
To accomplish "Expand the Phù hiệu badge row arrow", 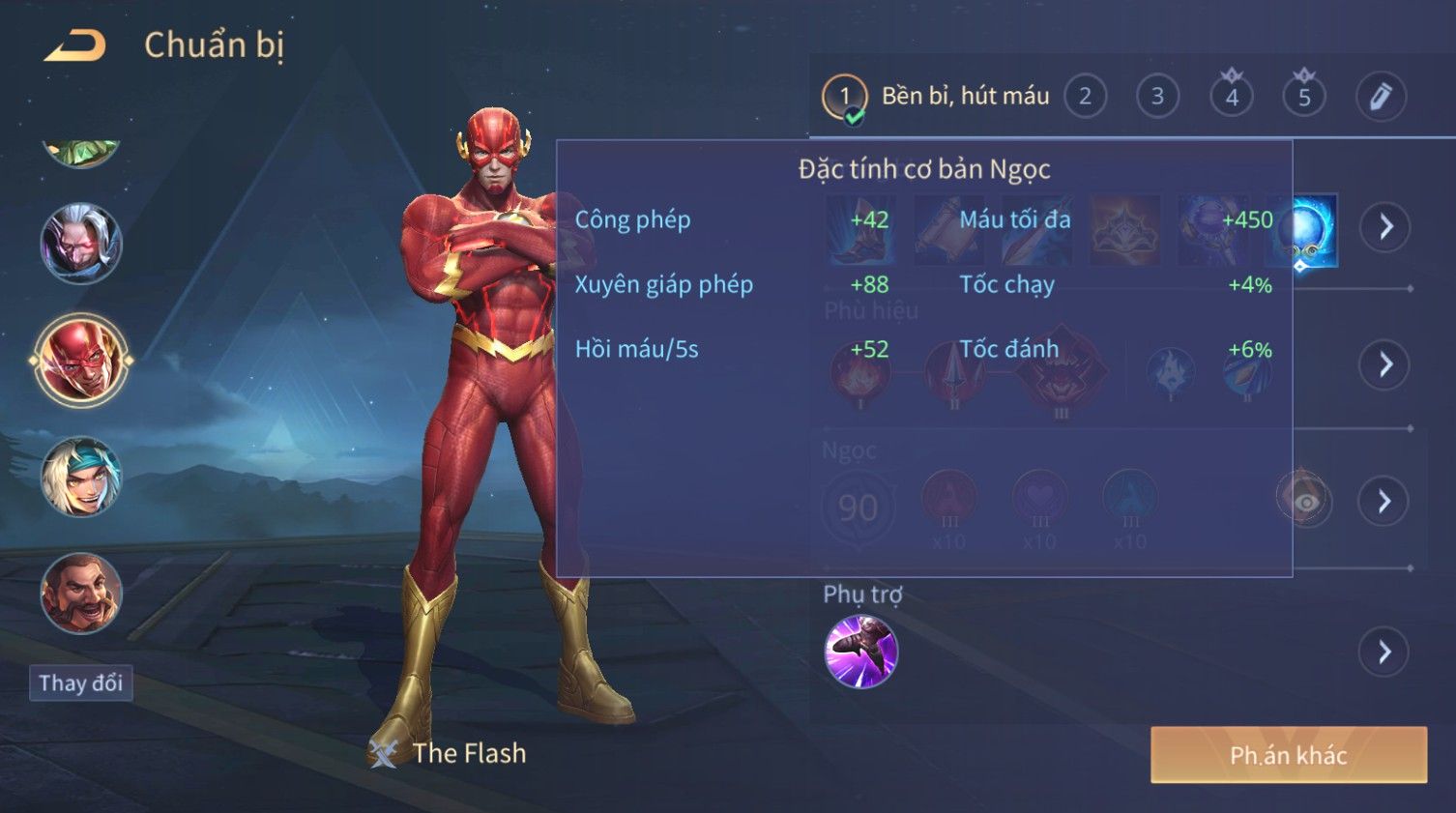I will coord(1384,364).
